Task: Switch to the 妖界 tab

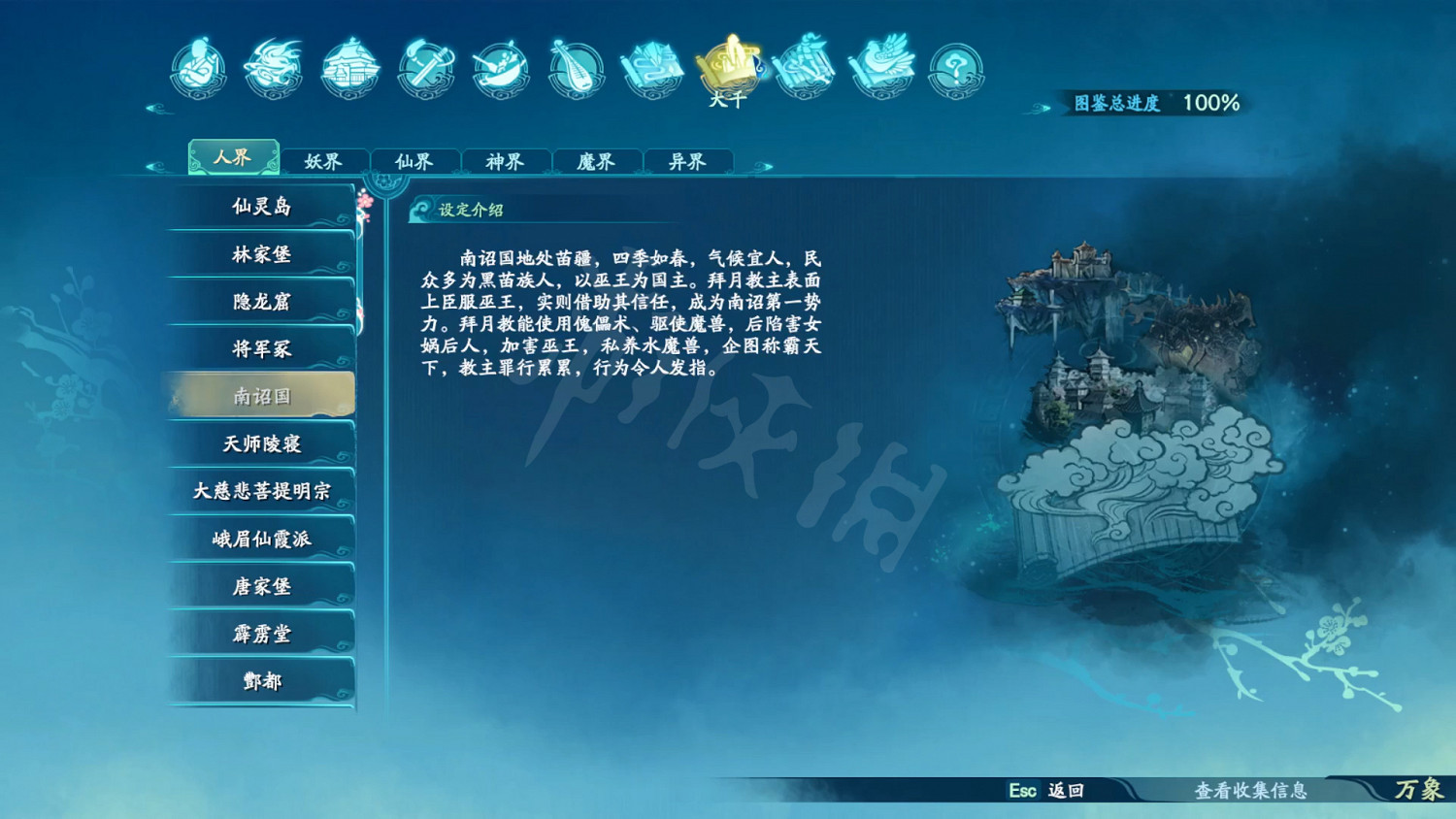Action: [324, 161]
